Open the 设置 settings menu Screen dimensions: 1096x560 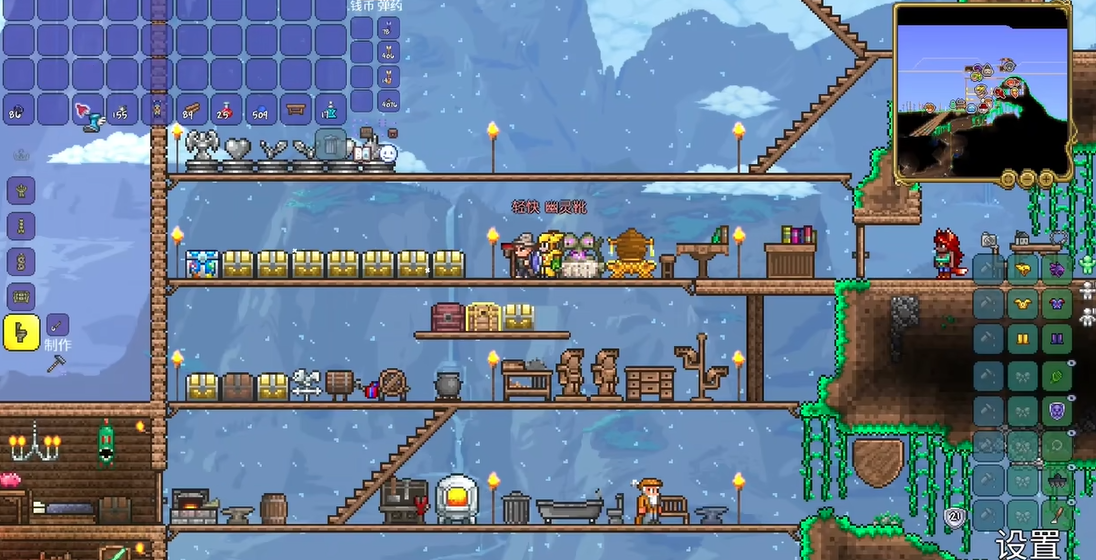click(1029, 545)
